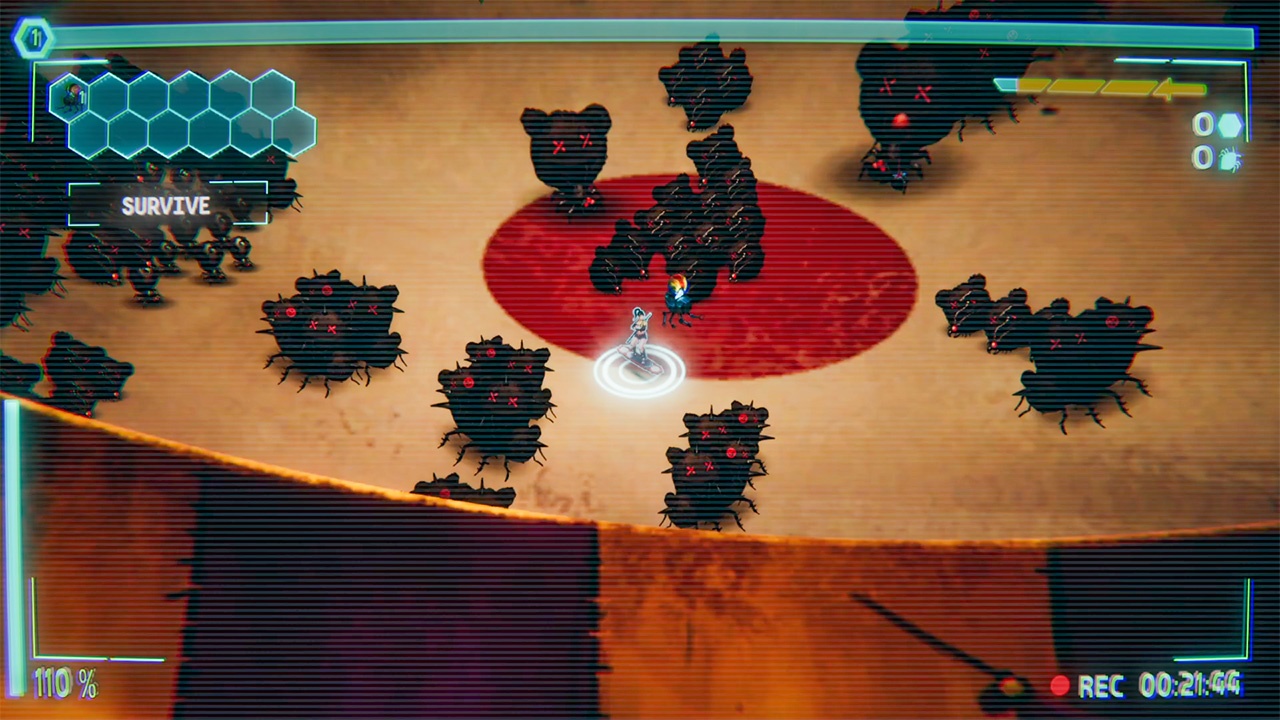Select the spider resource icon below the hexagon counter
Image resolution: width=1280 pixels, height=720 pixels.
coord(1229,160)
